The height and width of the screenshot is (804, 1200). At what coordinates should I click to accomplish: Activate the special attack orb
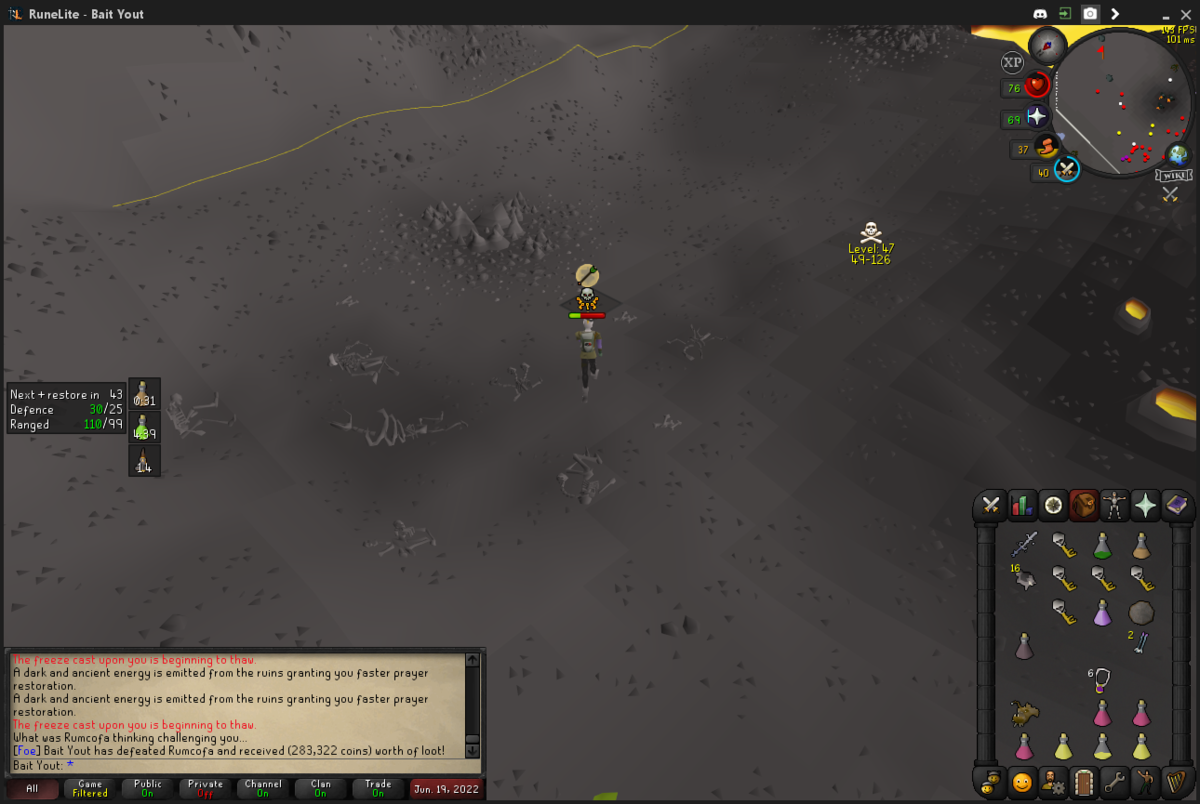(x=1067, y=170)
